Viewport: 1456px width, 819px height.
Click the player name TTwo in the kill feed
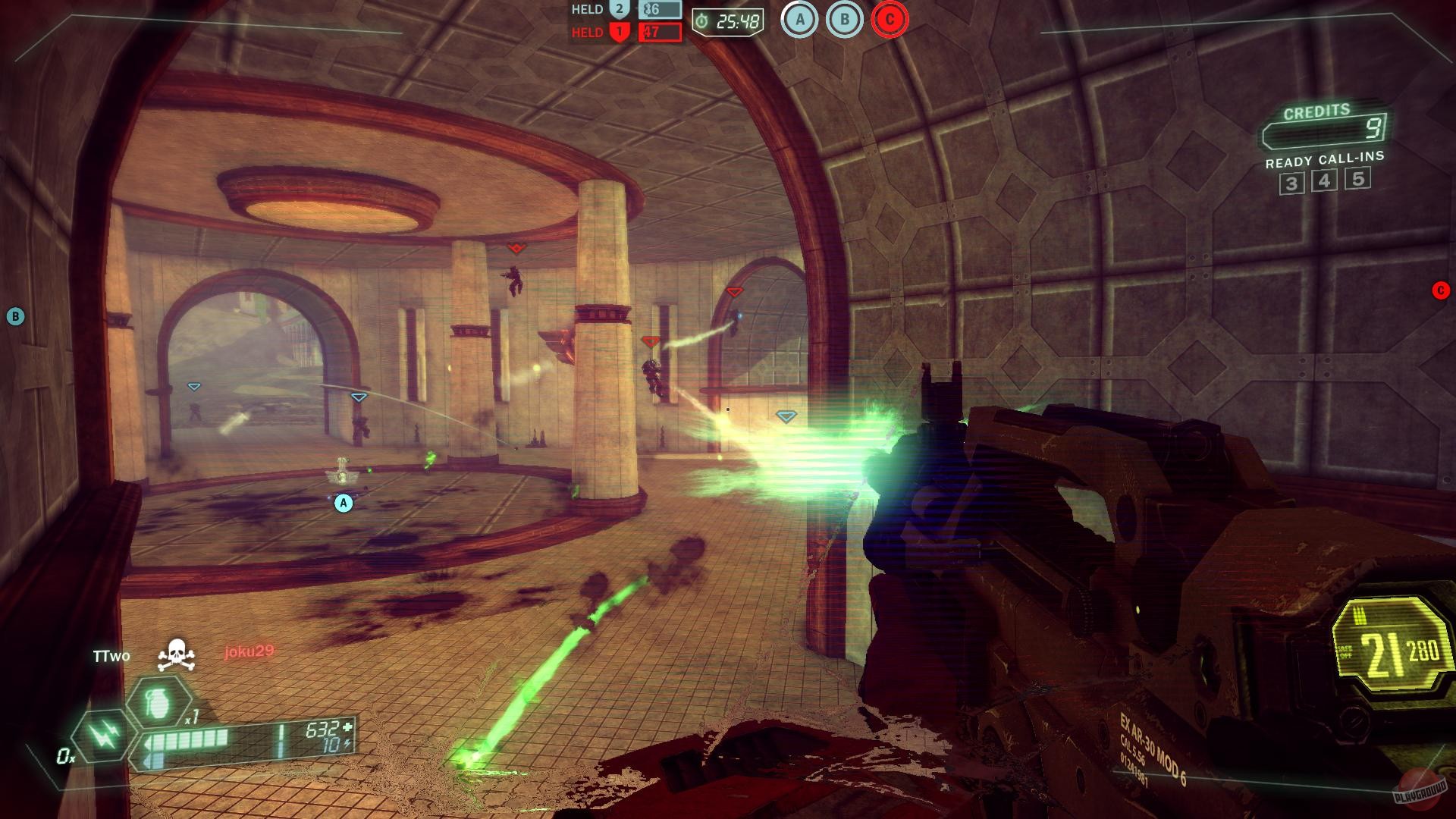[x=110, y=655]
